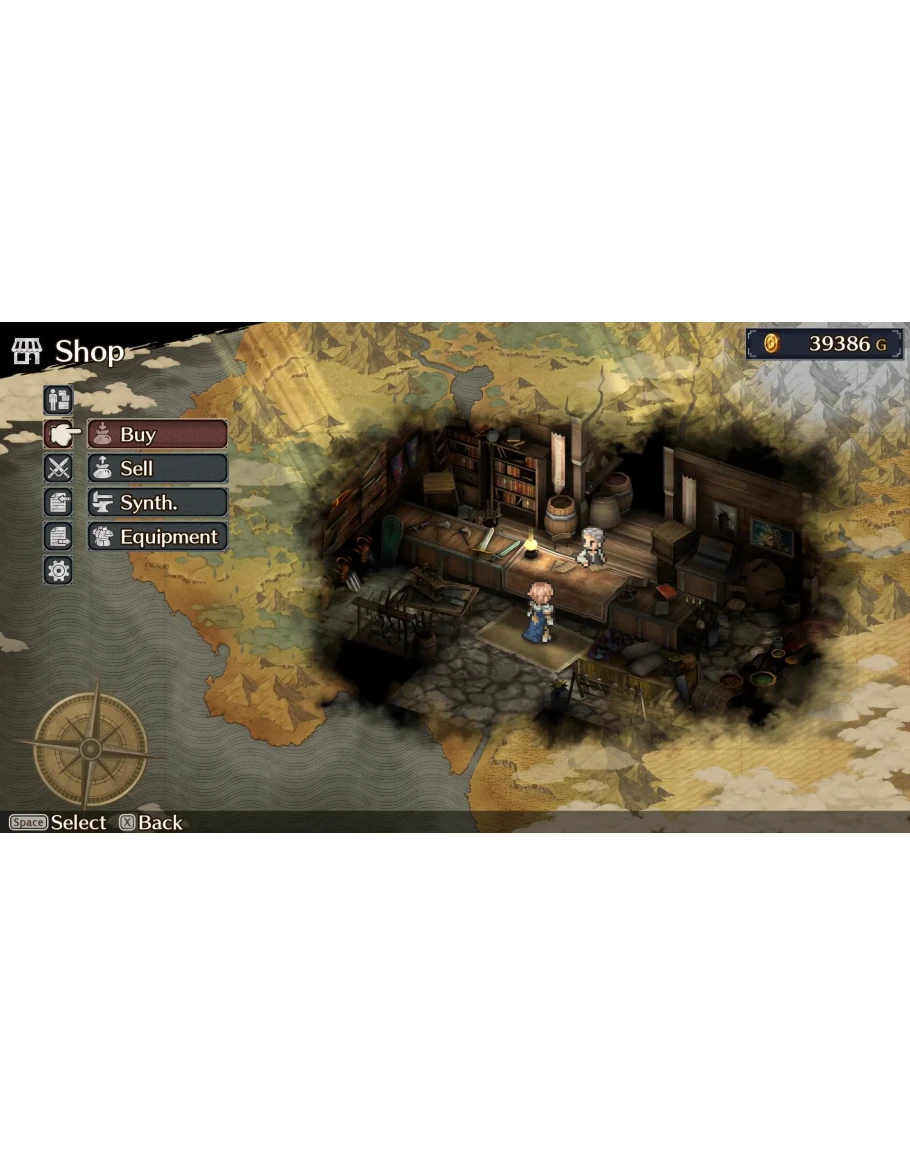This screenshot has width=910, height=1155.
Task: Click the document with outgoing arrow icon
Action: coord(58,537)
